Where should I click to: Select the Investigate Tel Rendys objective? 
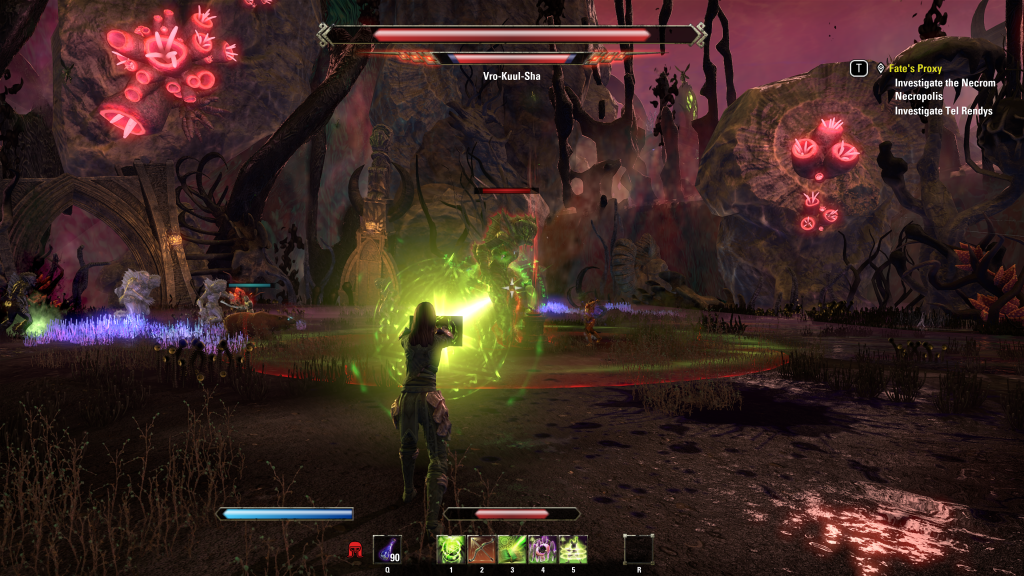coord(943,111)
